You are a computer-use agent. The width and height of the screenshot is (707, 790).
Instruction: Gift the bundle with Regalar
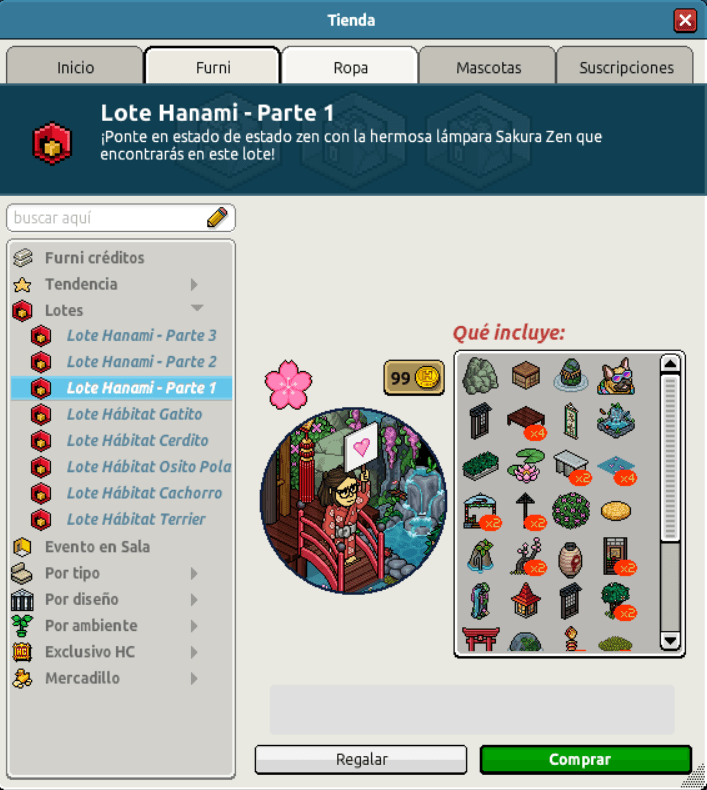click(361, 760)
